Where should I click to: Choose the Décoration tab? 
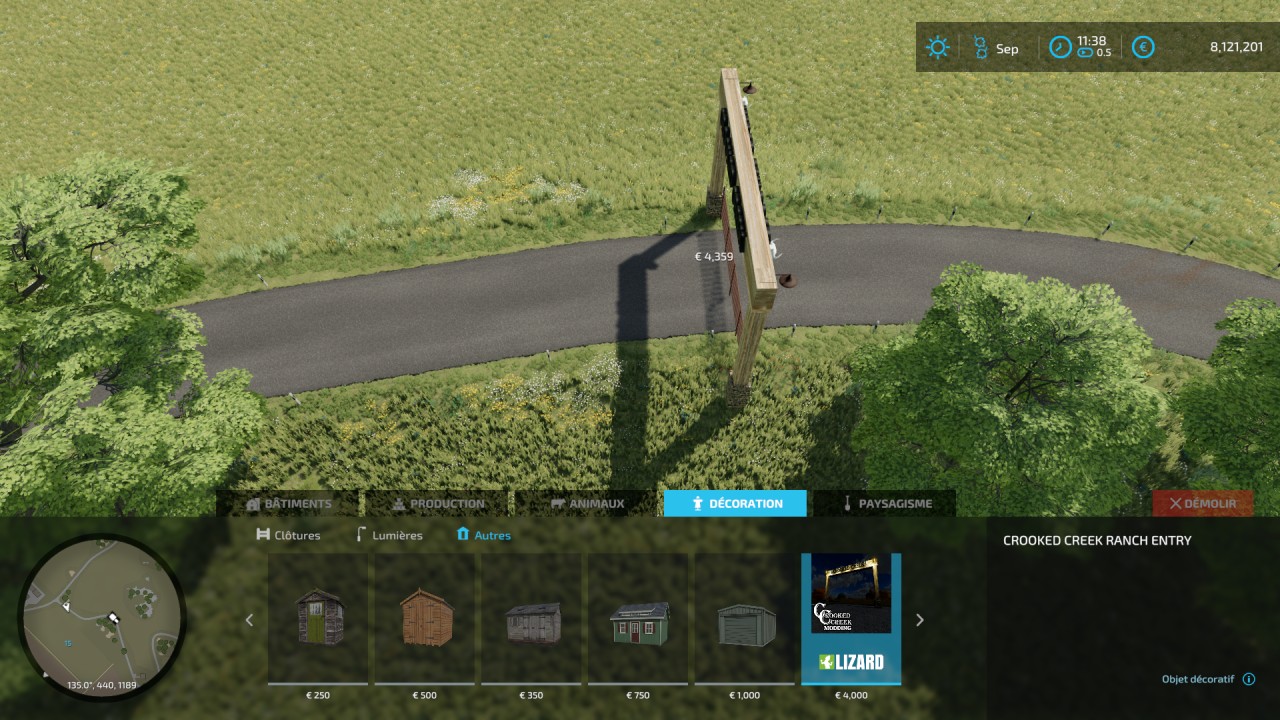(735, 504)
